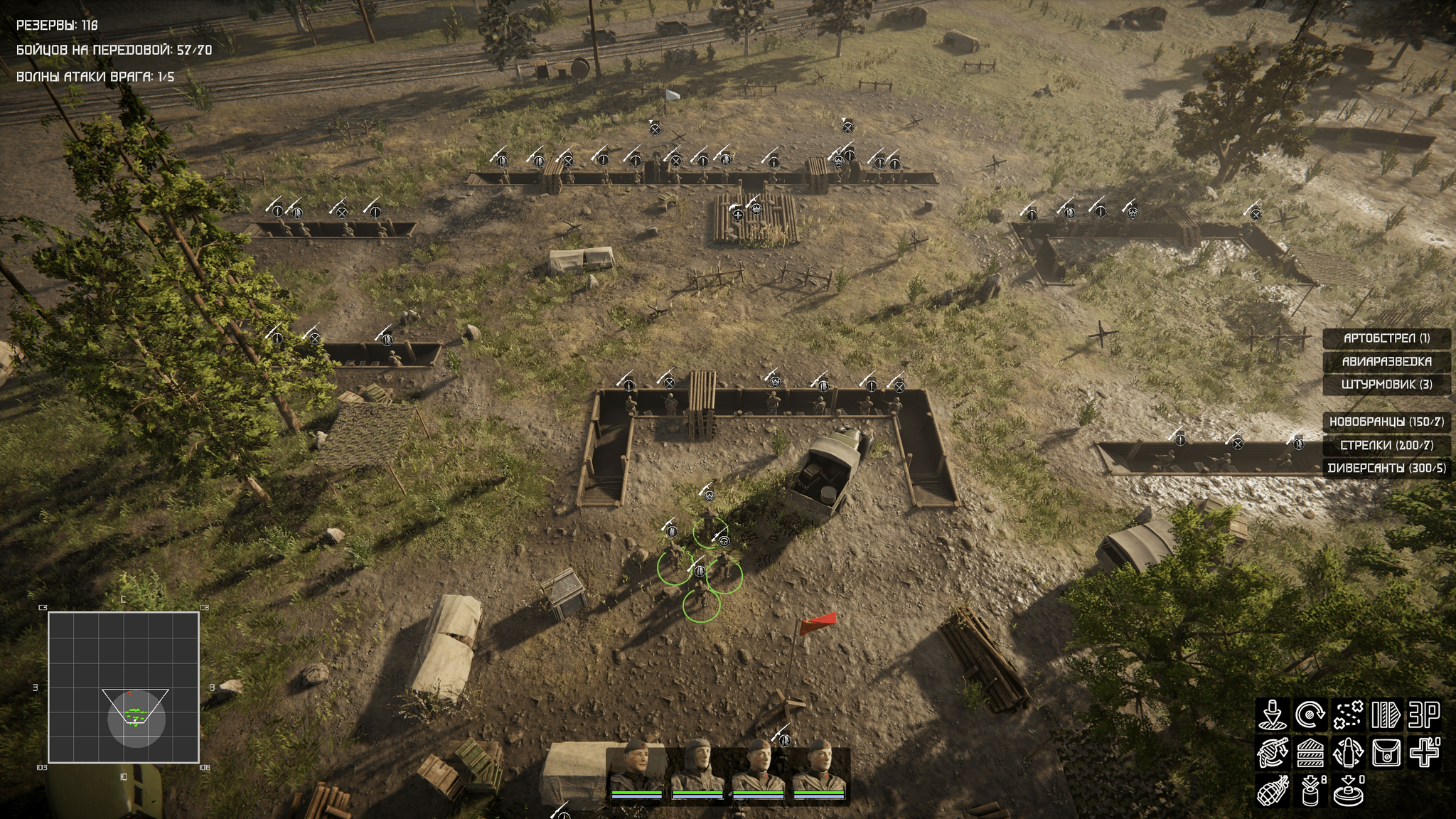1456x819 pixels.
Task: Choose the dashed patrol route command
Action: click(1348, 715)
